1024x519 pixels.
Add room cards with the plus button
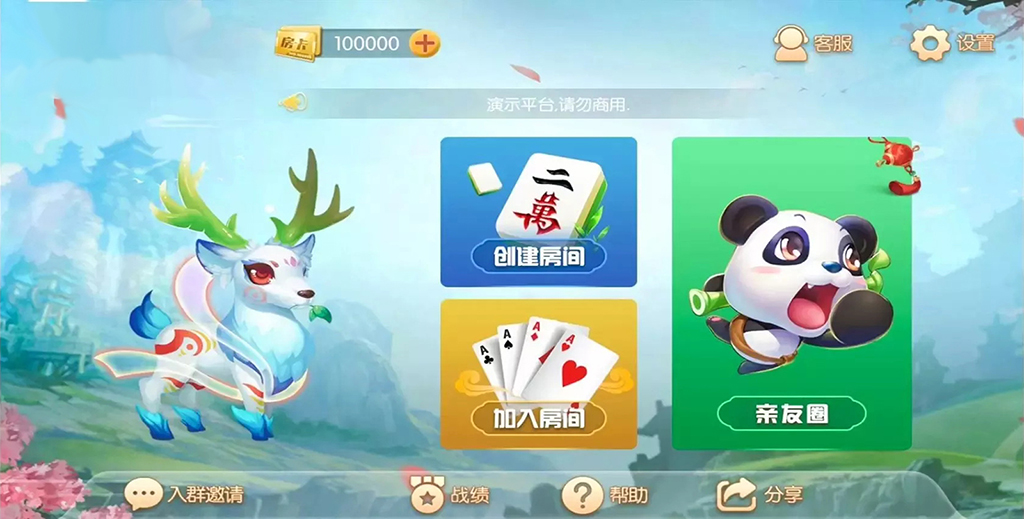coord(425,43)
